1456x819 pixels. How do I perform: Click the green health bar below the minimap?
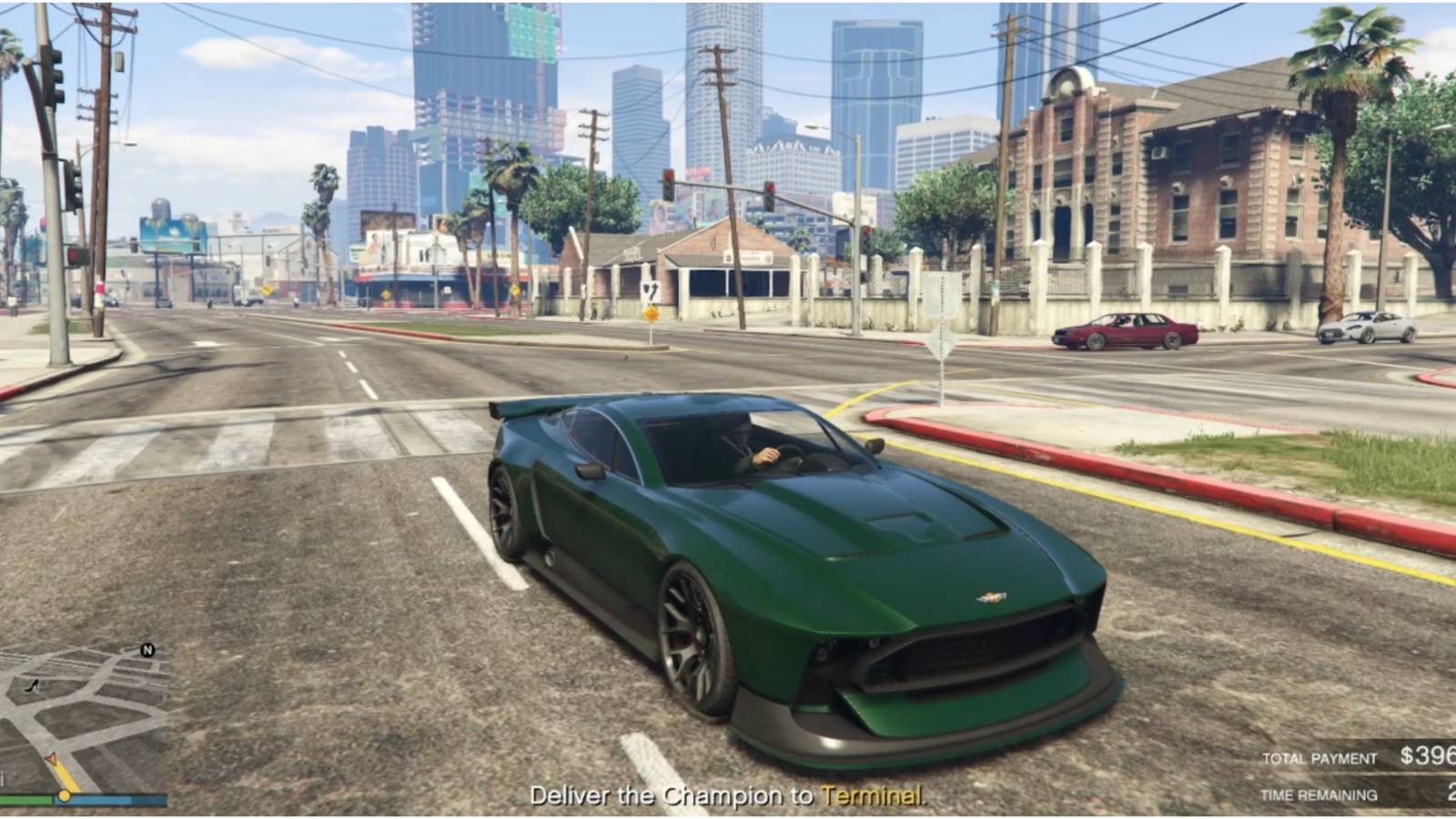tap(25, 798)
